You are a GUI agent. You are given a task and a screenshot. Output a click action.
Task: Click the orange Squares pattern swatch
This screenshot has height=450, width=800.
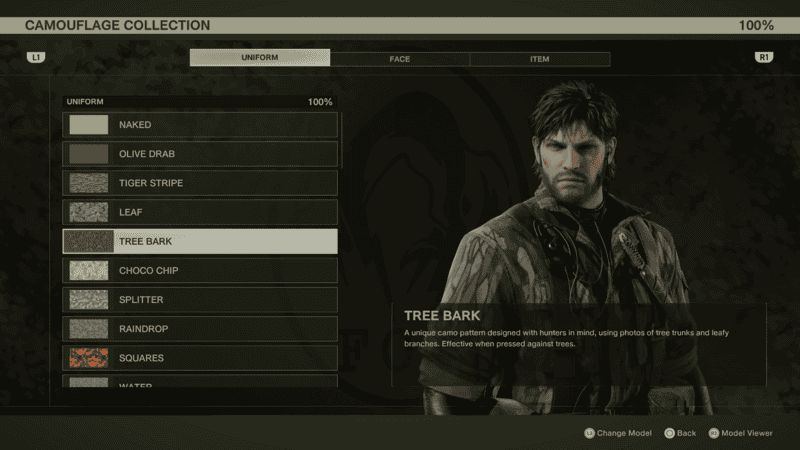tap(88, 357)
